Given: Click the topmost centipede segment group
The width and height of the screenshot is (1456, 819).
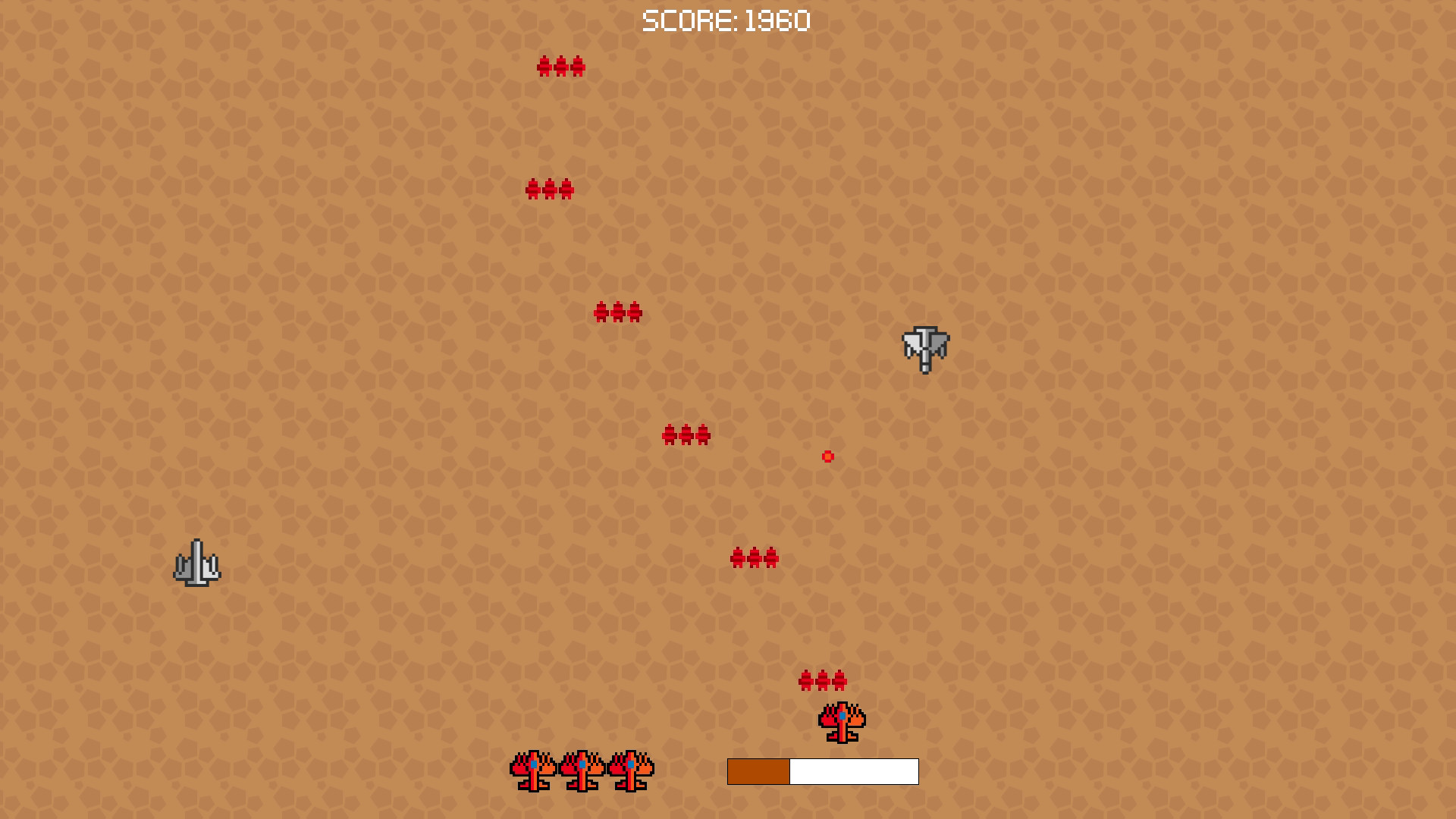Looking at the screenshot, I should 561,67.
